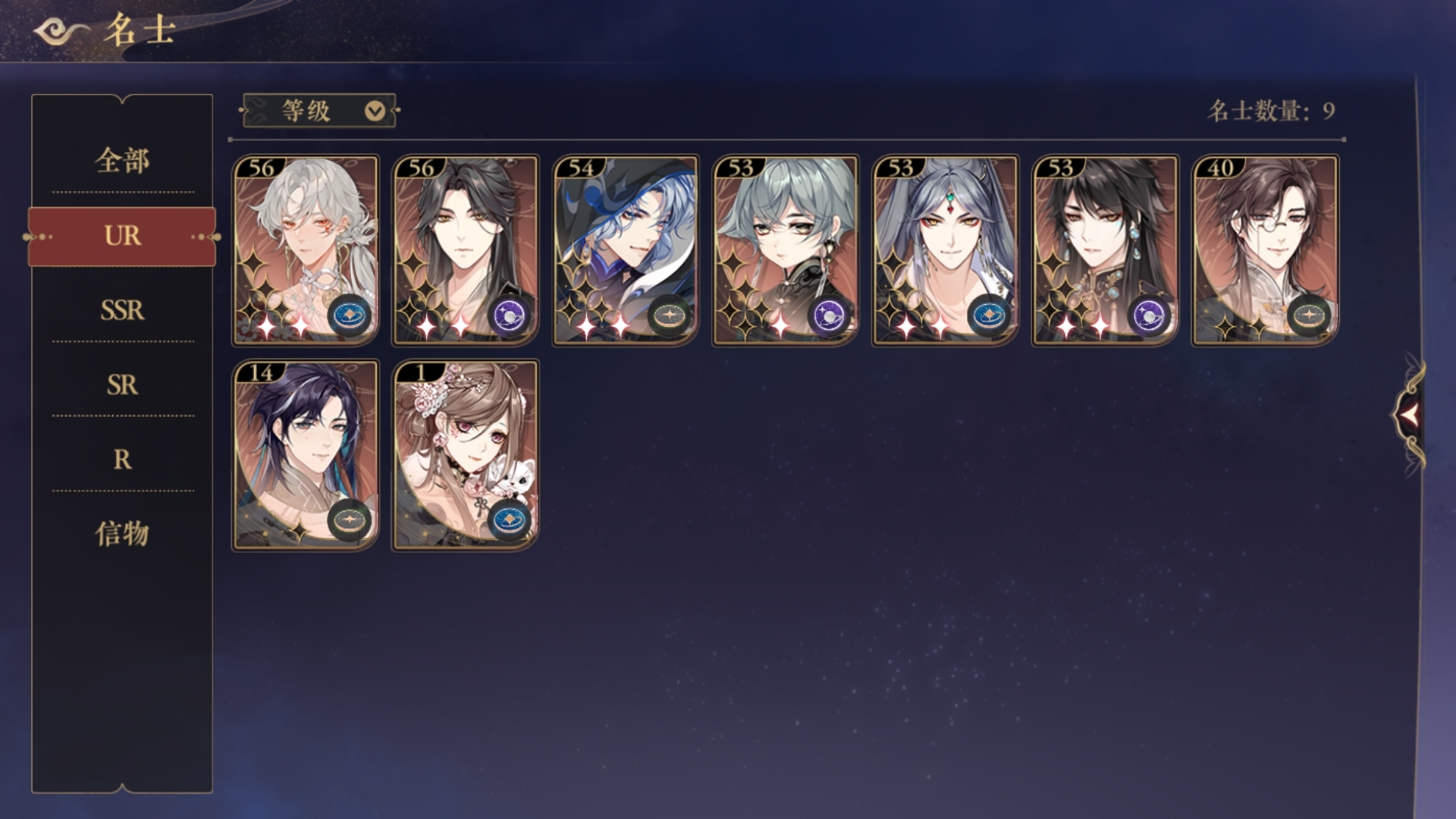Choose the level 53 card with teal earrings
This screenshot has height=819, width=1456.
coord(1105,250)
